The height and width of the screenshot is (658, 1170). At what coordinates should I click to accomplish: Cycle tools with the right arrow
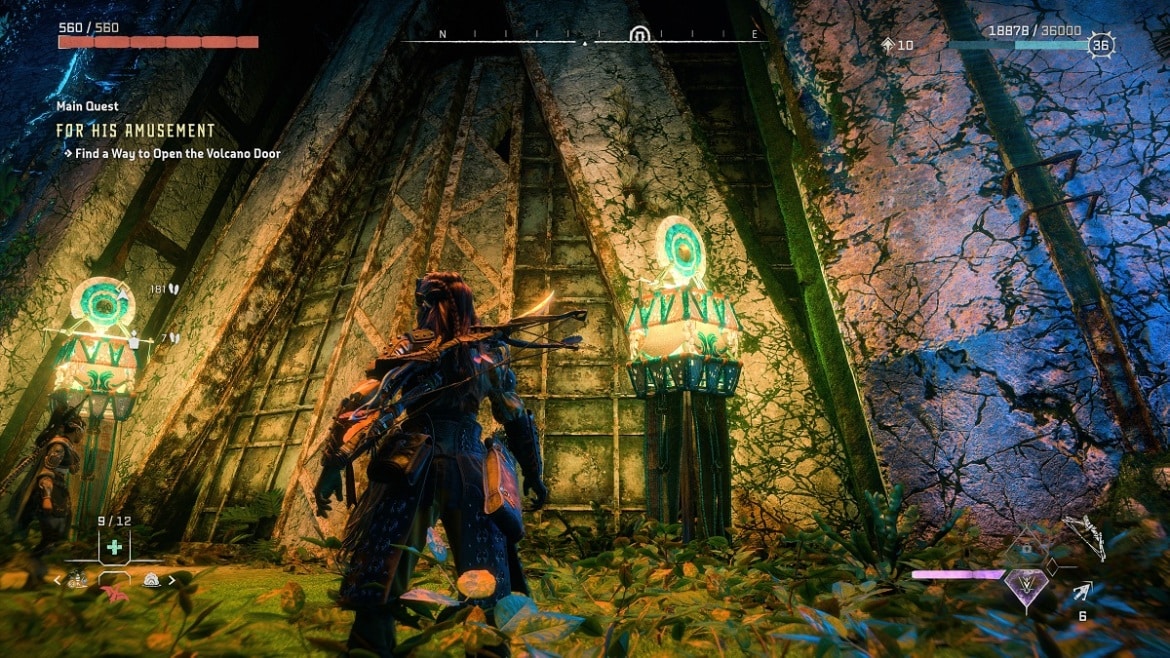[172, 580]
